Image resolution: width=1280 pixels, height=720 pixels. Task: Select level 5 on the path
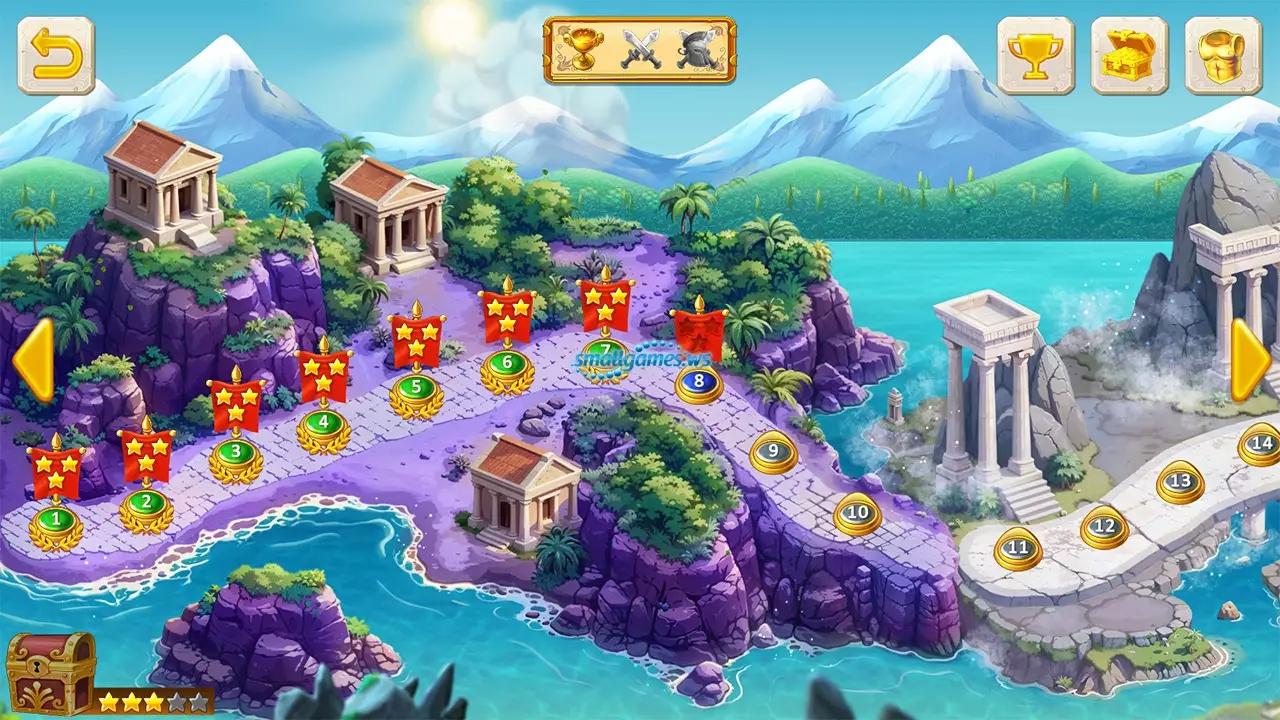point(416,385)
